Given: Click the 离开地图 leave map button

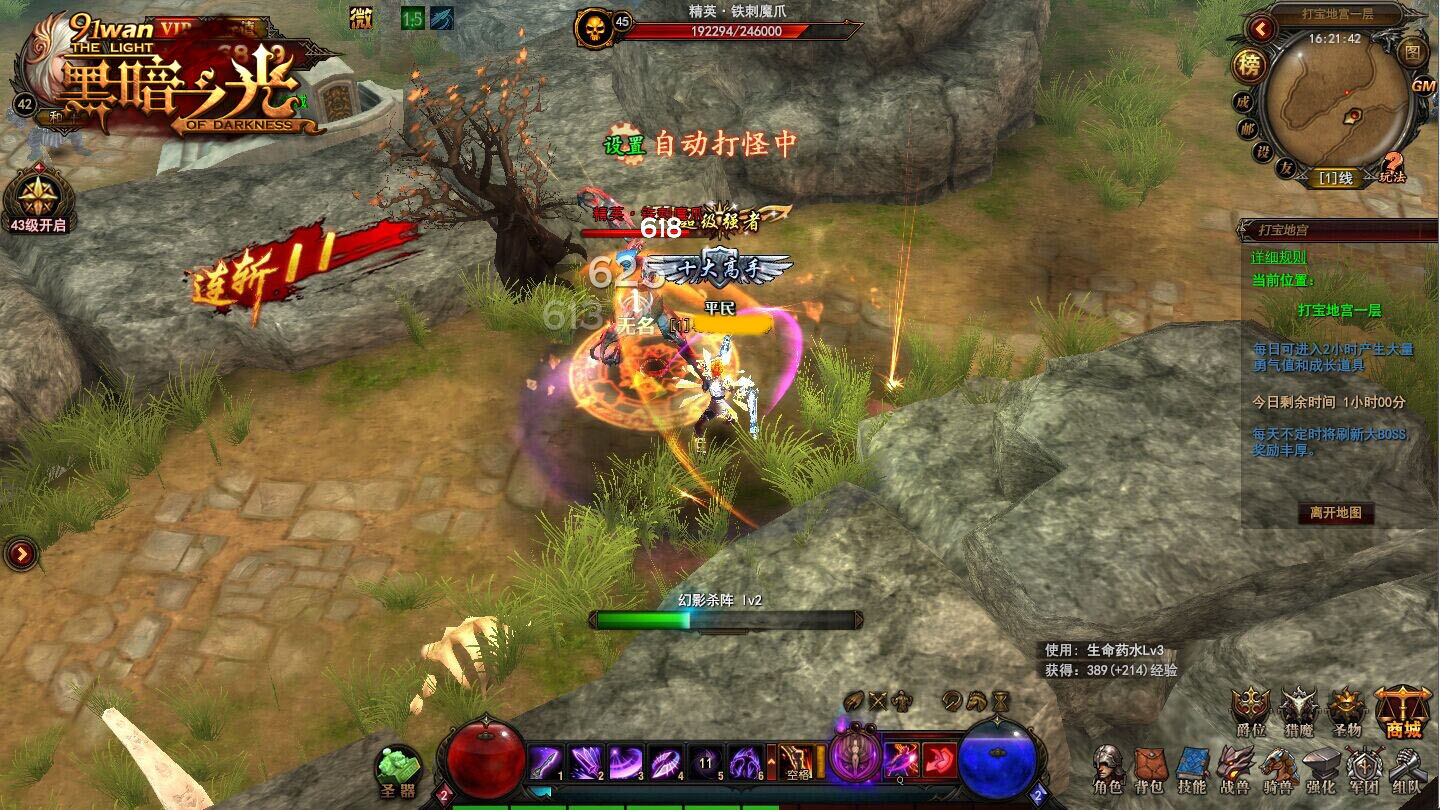Looking at the screenshot, I should (1336, 513).
